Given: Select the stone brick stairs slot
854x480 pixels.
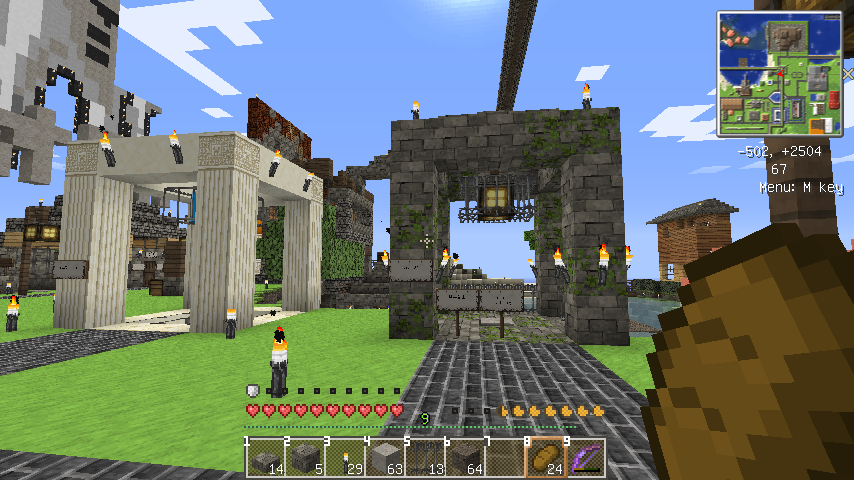Looking at the screenshot, I should pyautogui.click(x=305, y=457).
